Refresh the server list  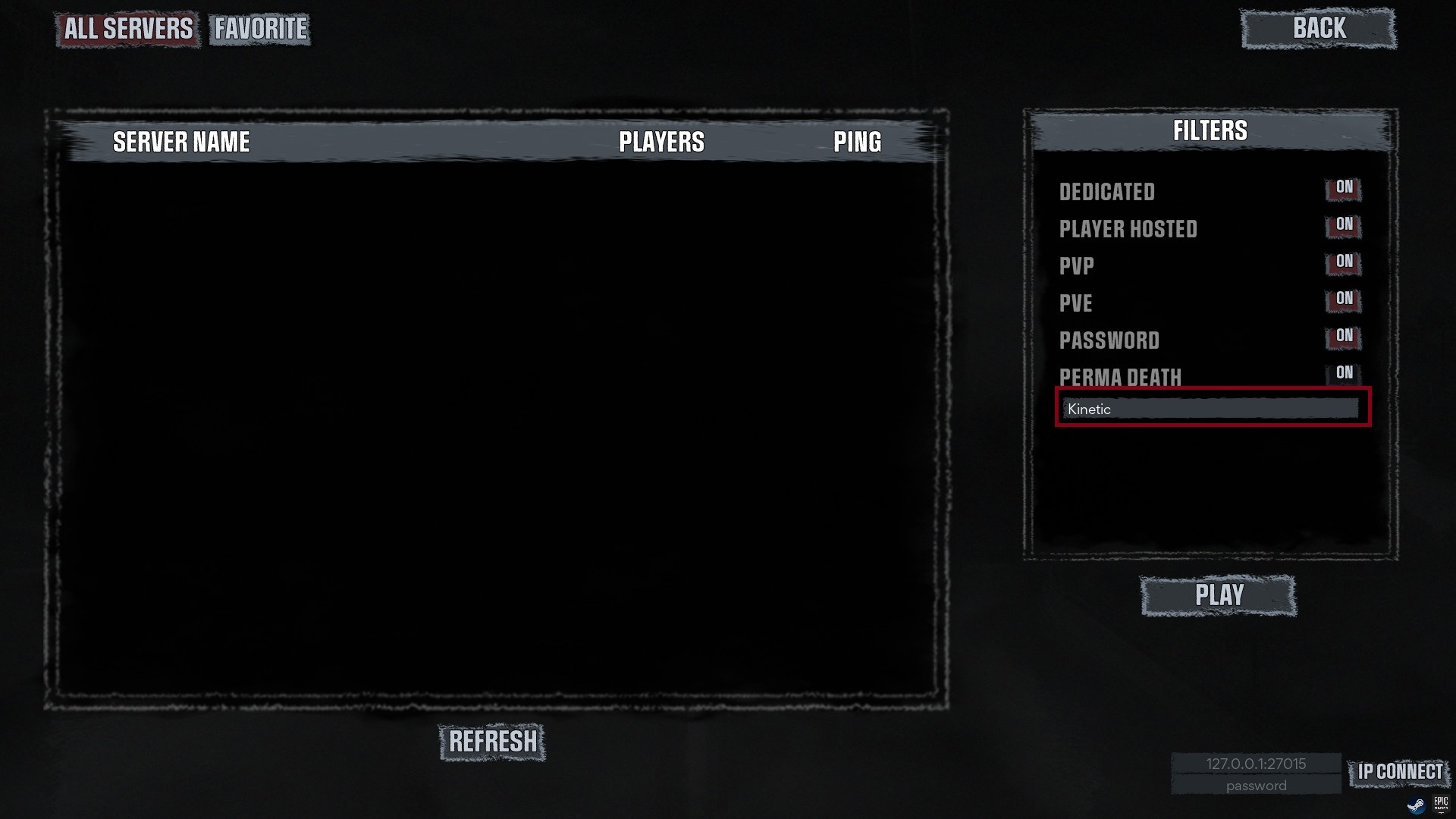click(492, 742)
